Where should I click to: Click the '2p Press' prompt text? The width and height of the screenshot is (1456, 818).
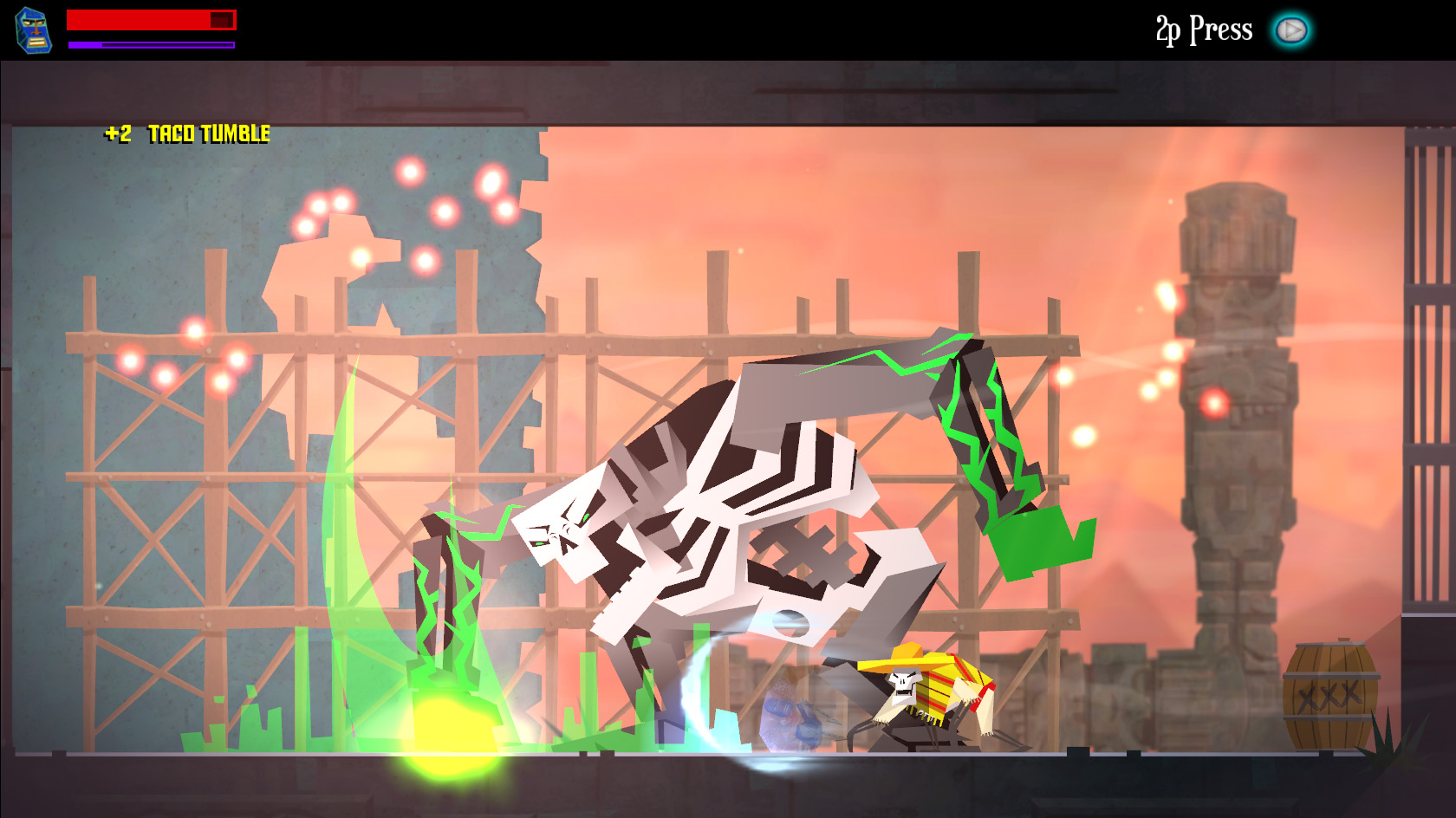1202,29
